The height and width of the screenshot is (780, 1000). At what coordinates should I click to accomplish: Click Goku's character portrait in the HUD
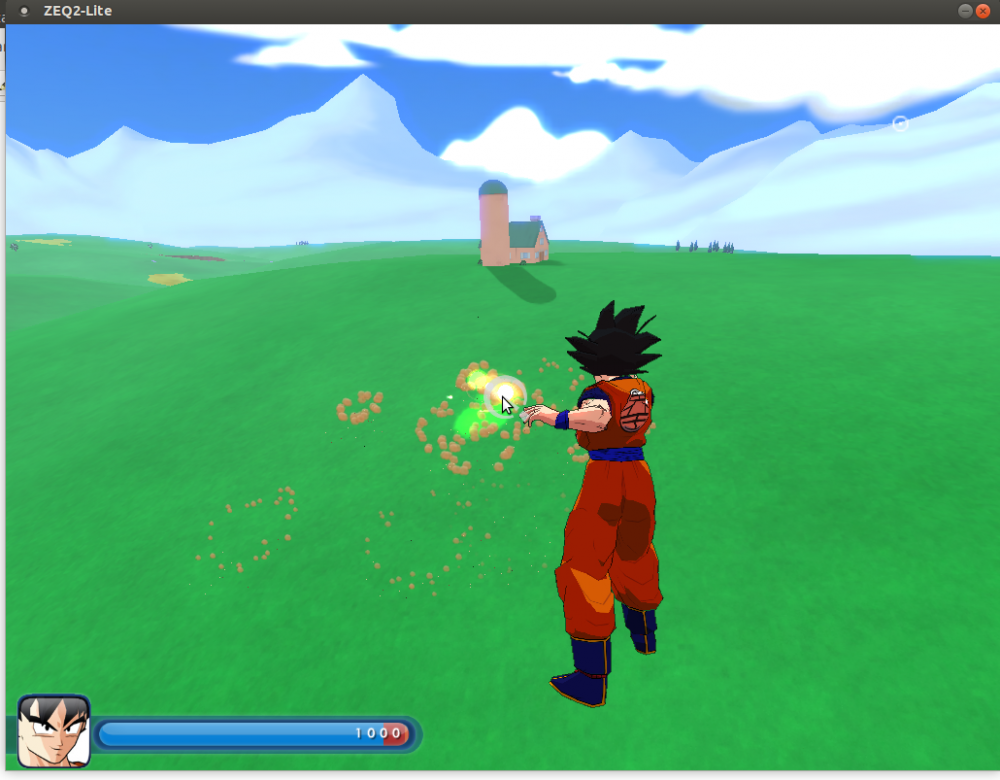coord(54,731)
